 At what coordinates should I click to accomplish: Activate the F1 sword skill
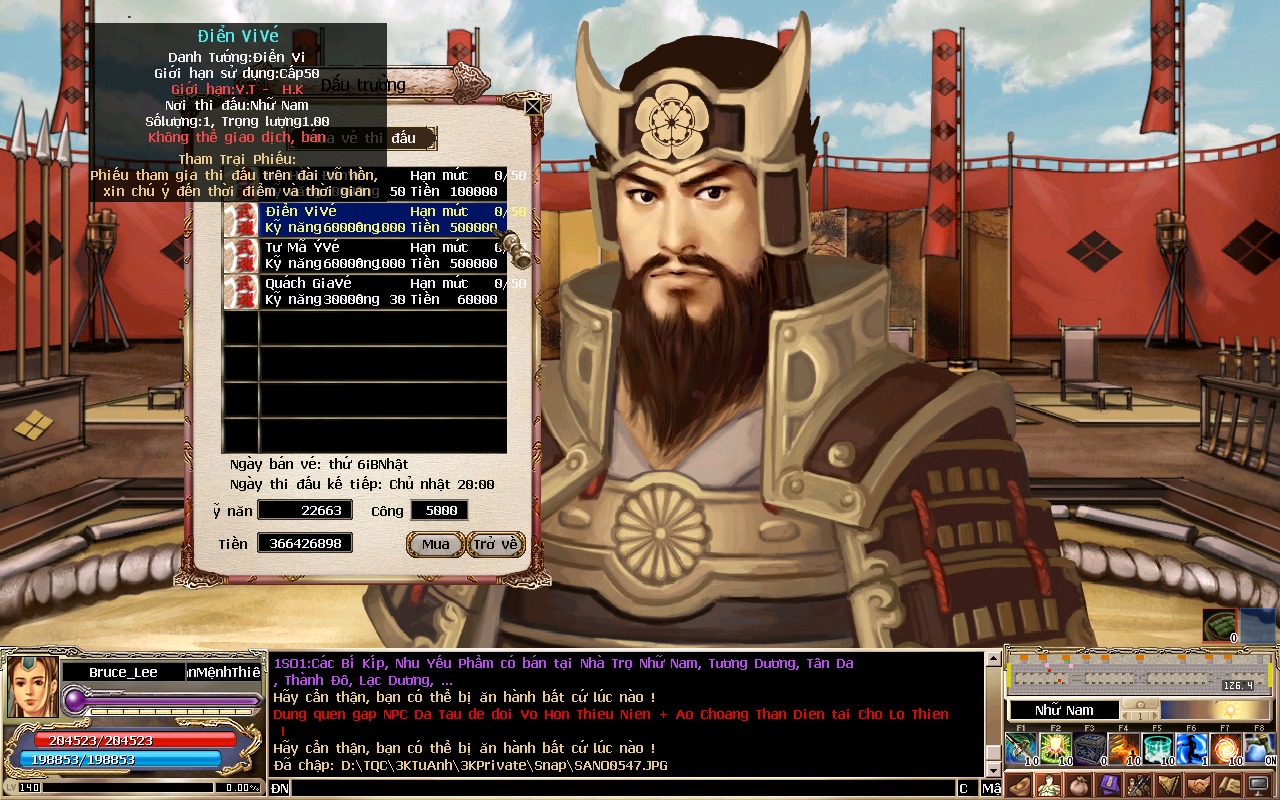point(1020,748)
